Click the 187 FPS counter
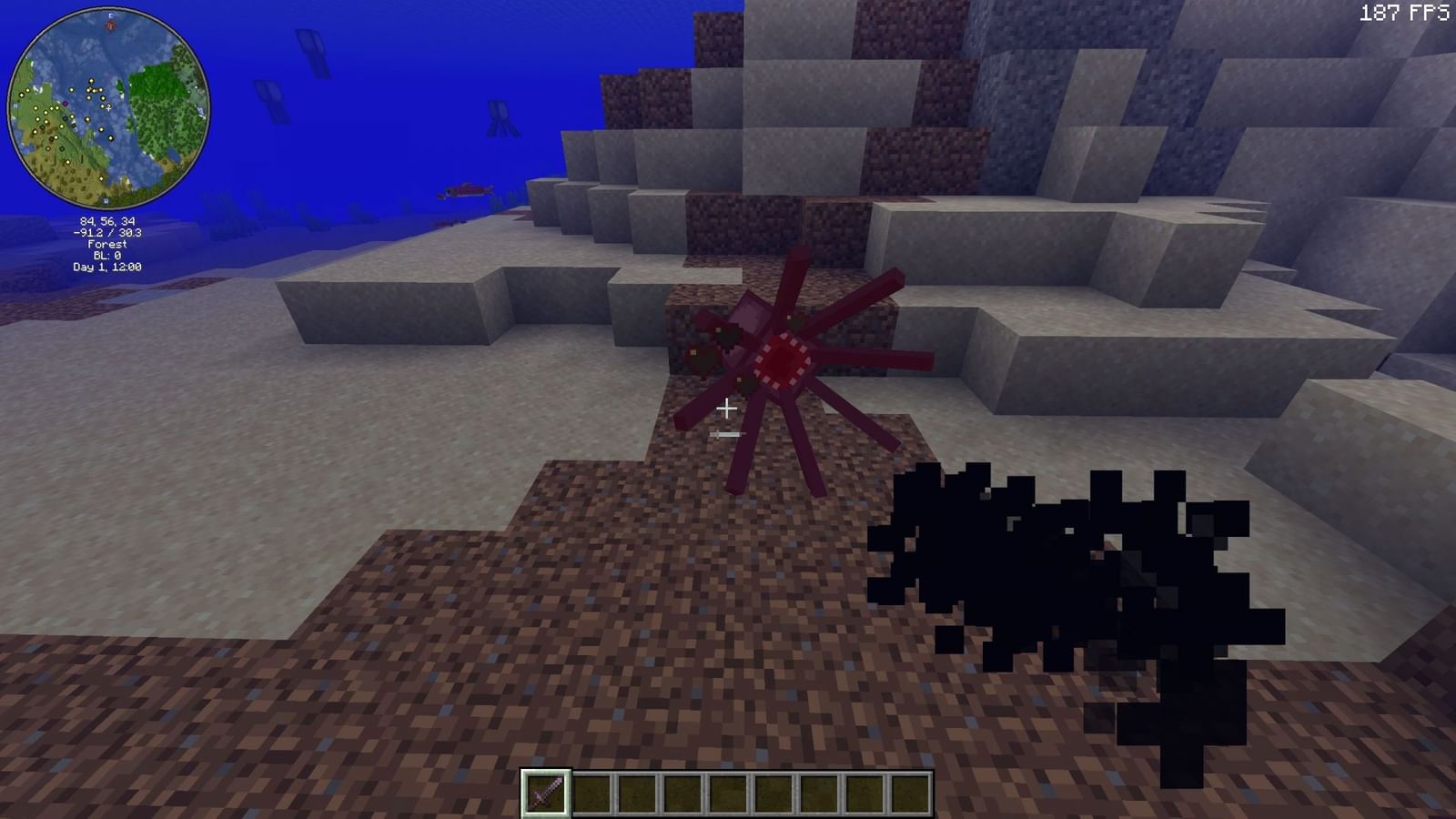 (x=1405, y=14)
